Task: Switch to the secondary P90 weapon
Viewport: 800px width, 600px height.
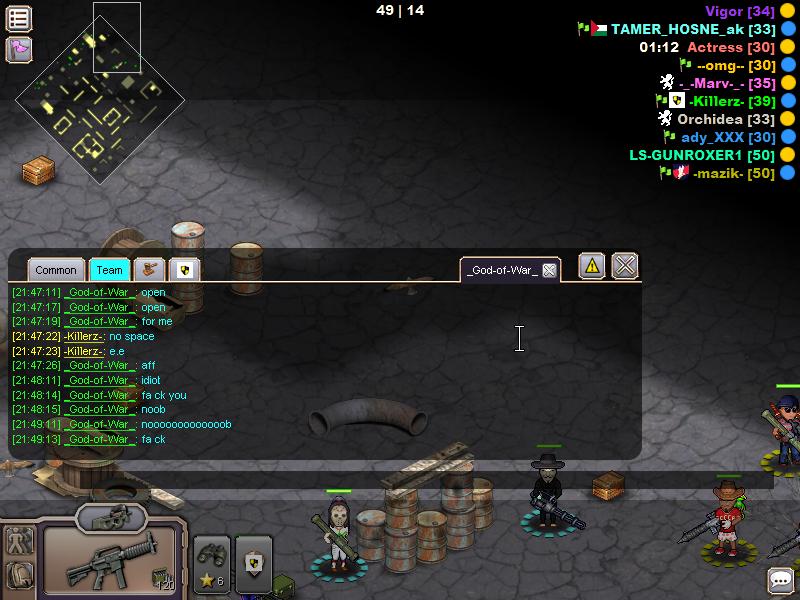Action: (111, 517)
